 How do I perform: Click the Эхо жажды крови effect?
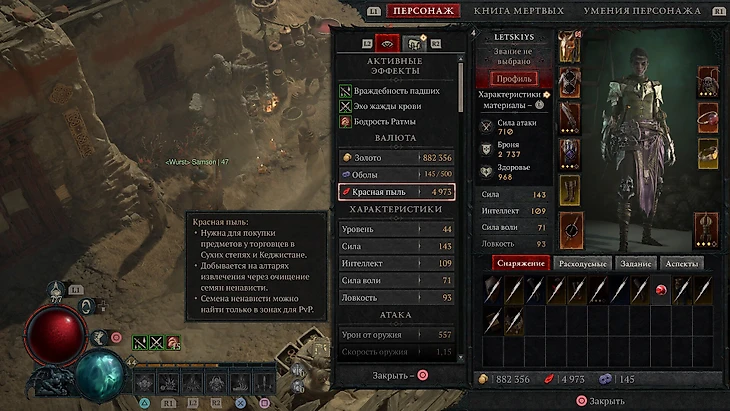pyautogui.click(x=397, y=106)
